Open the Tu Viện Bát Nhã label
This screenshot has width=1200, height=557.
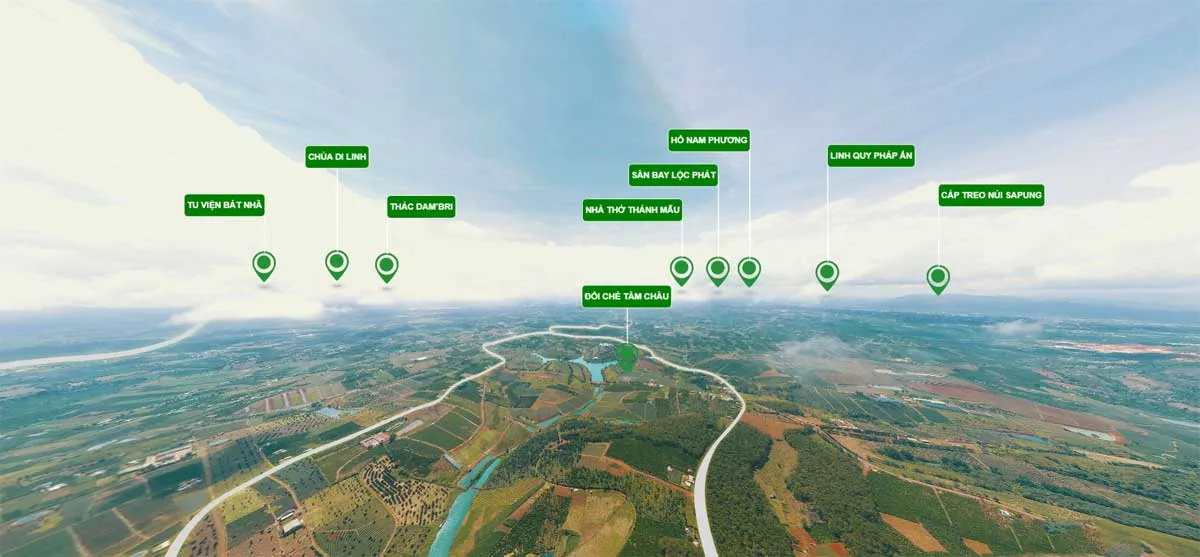(x=224, y=205)
